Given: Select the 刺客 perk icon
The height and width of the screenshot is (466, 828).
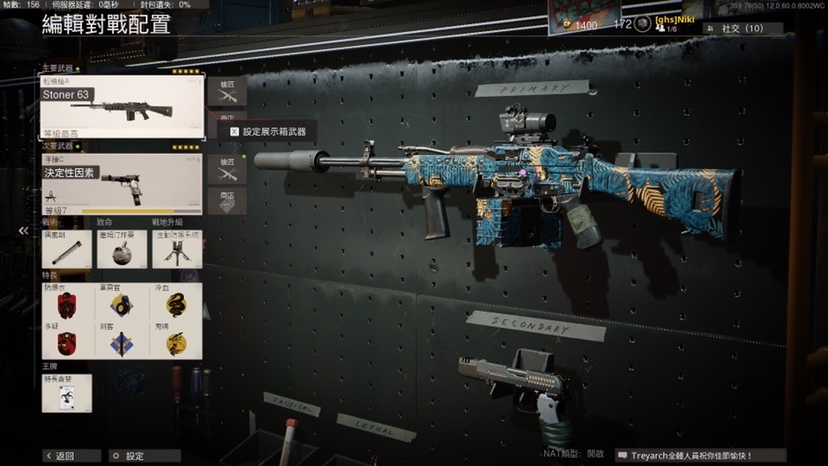Looking at the screenshot, I should 121,341.
